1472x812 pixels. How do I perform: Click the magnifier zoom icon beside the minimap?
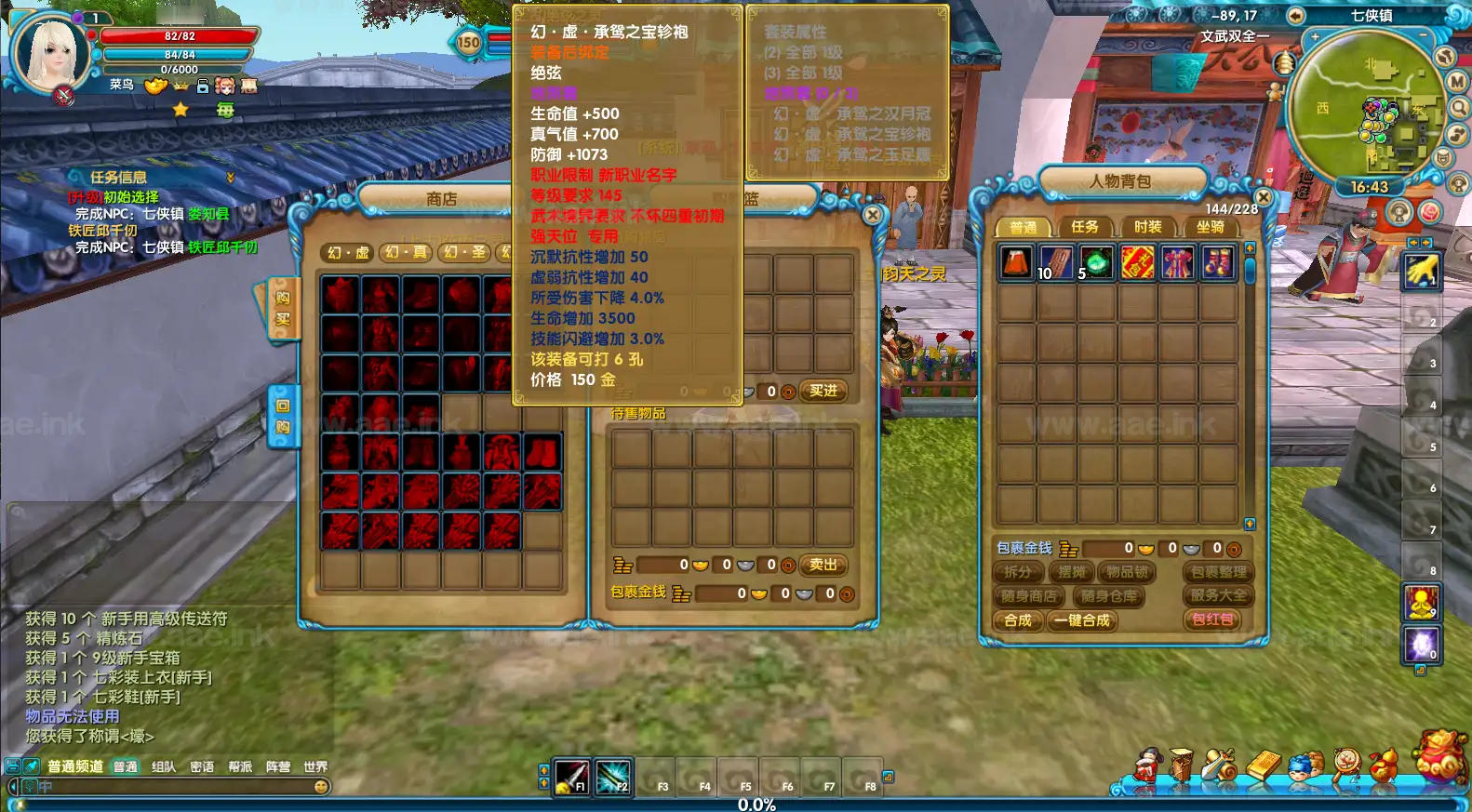(1458, 106)
